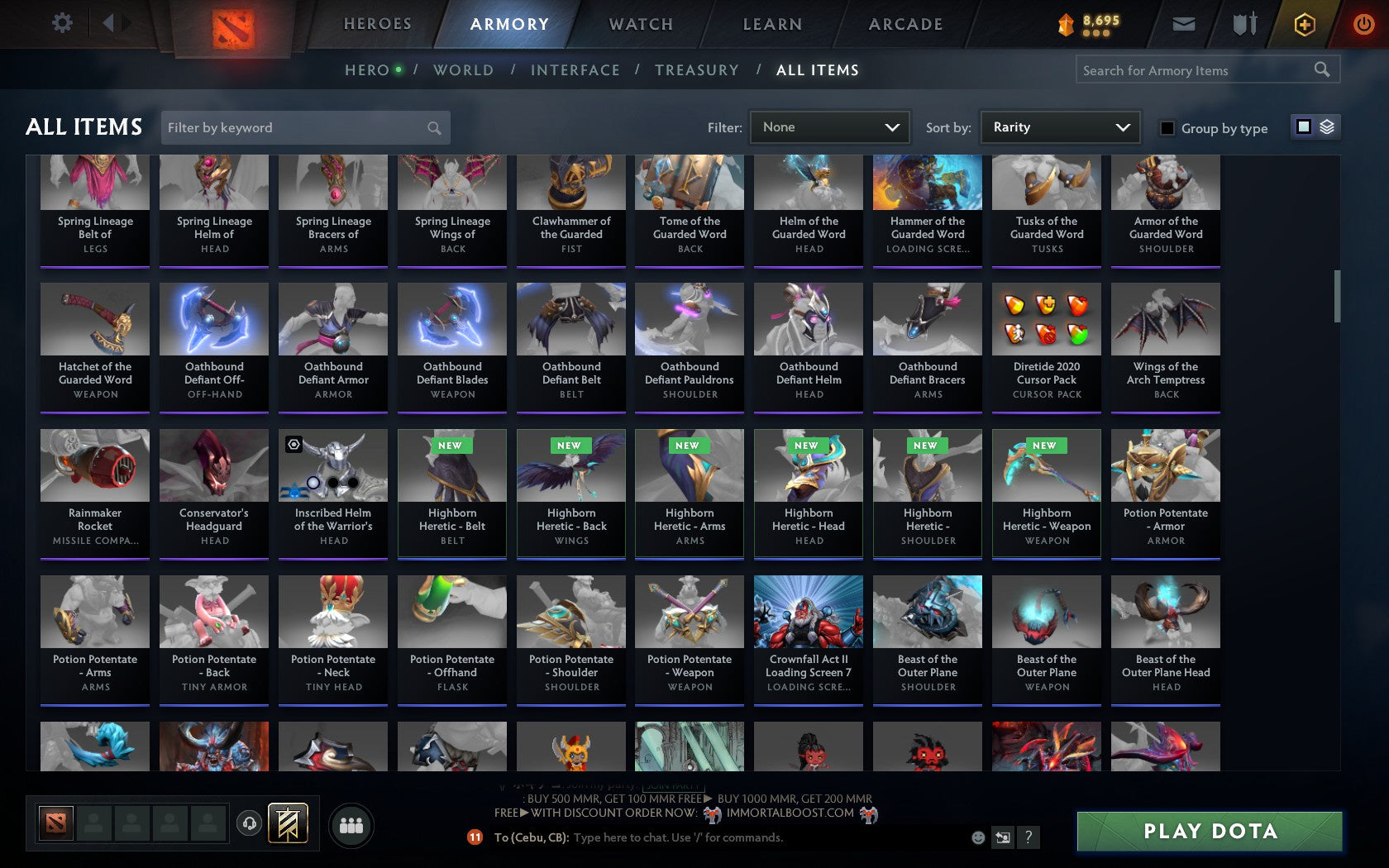Open the mail notifications icon
1389x868 pixels.
point(1184,24)
